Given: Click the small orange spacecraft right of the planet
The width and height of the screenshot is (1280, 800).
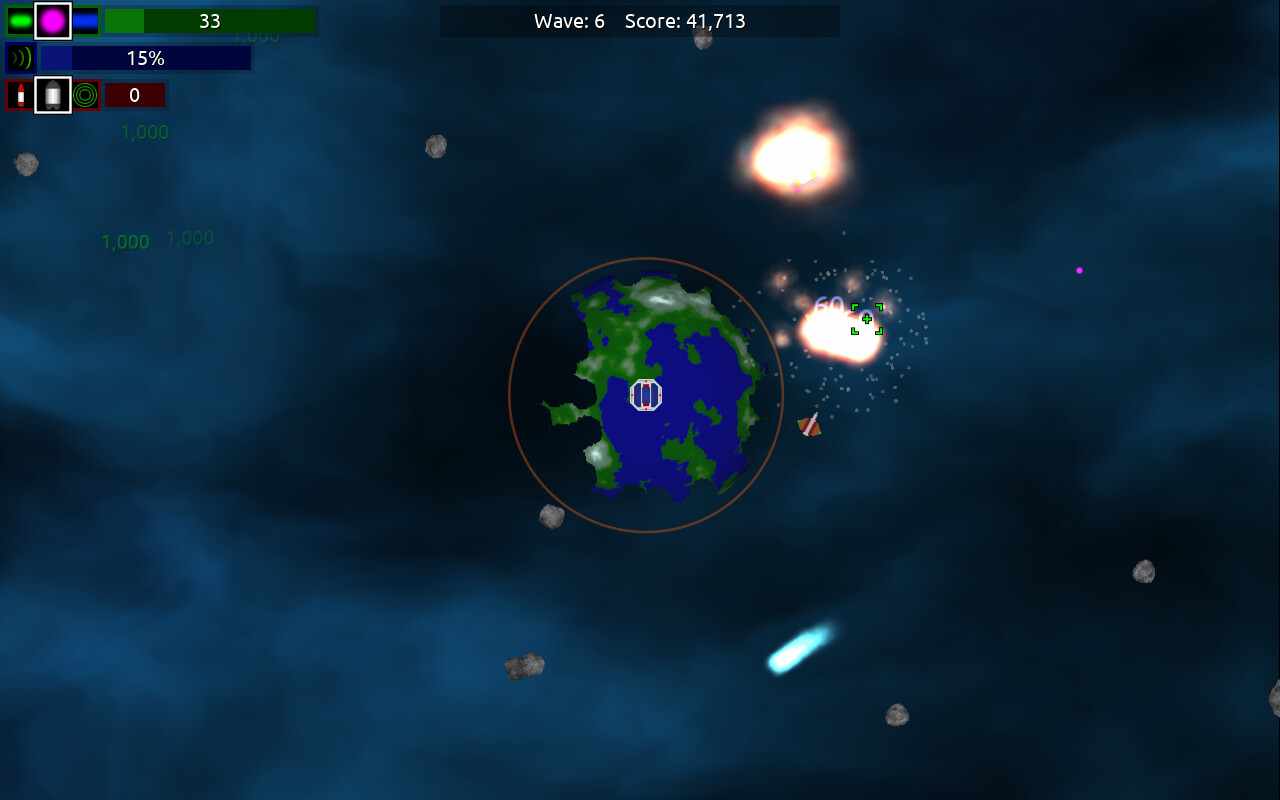Looking at the screenshot, I should pyautogui.click(x=810, y=424).
